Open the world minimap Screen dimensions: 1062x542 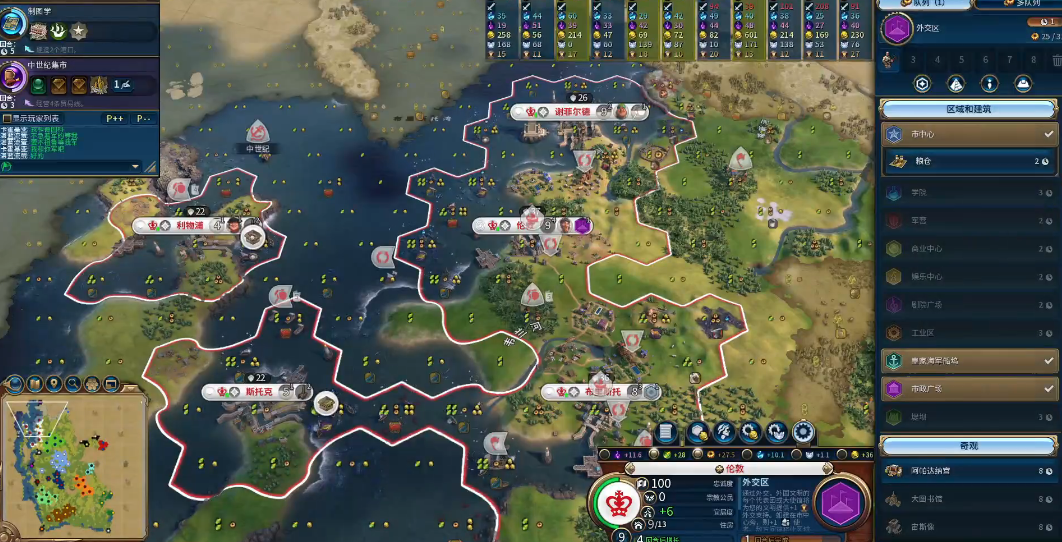[74, 462]
